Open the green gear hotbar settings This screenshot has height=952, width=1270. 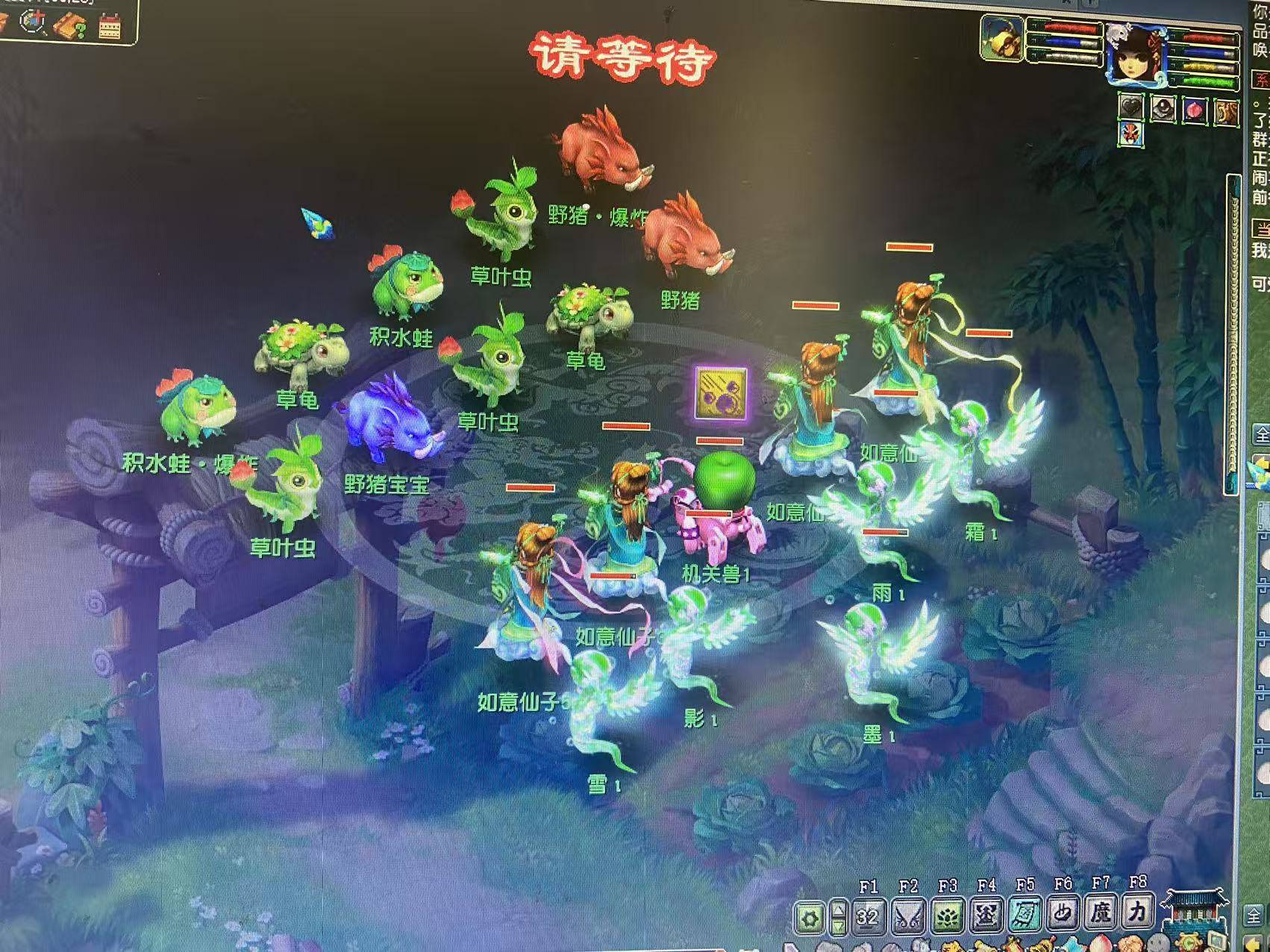coord(810,917)
